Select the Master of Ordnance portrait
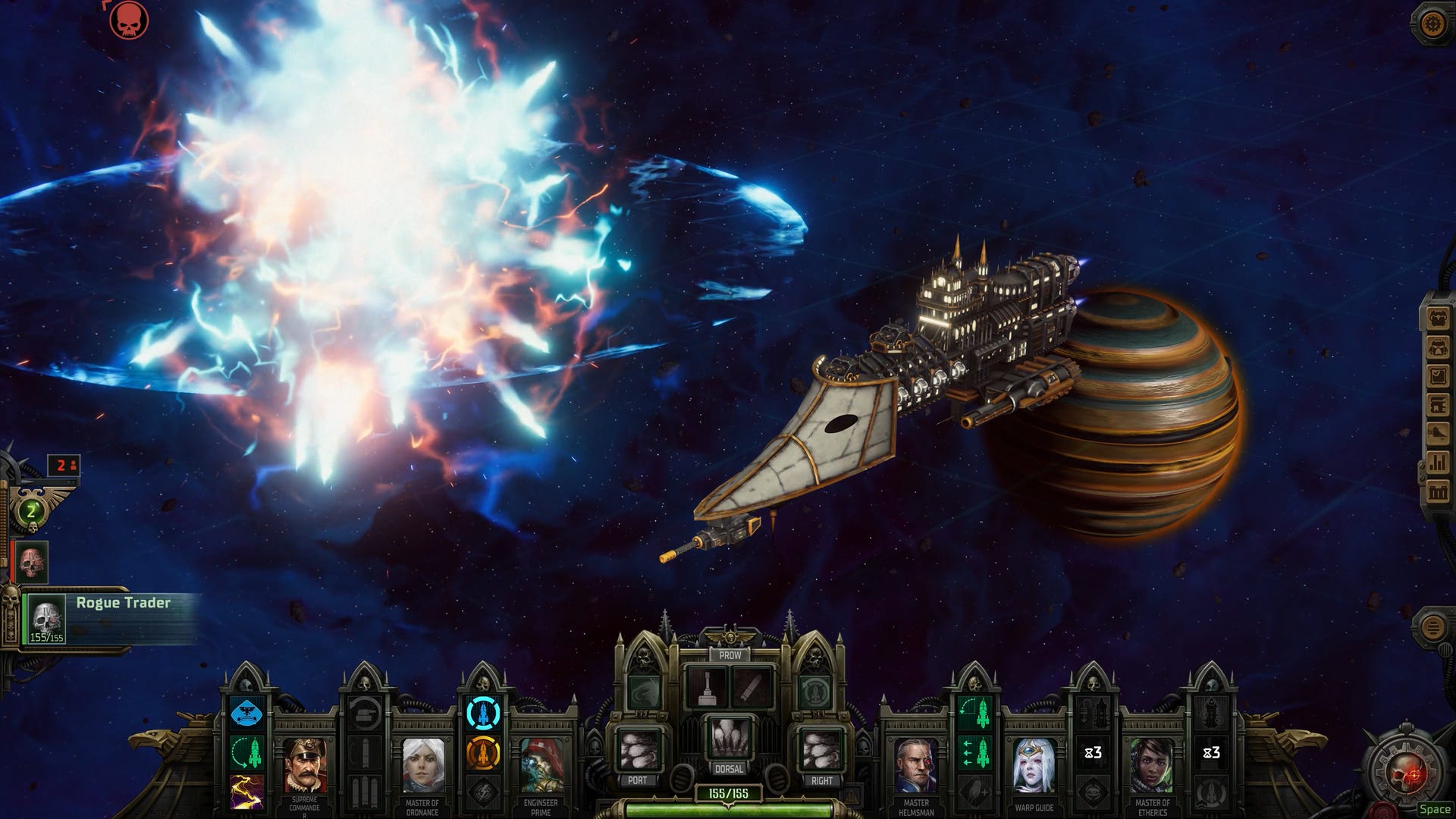 click(423, 764)
